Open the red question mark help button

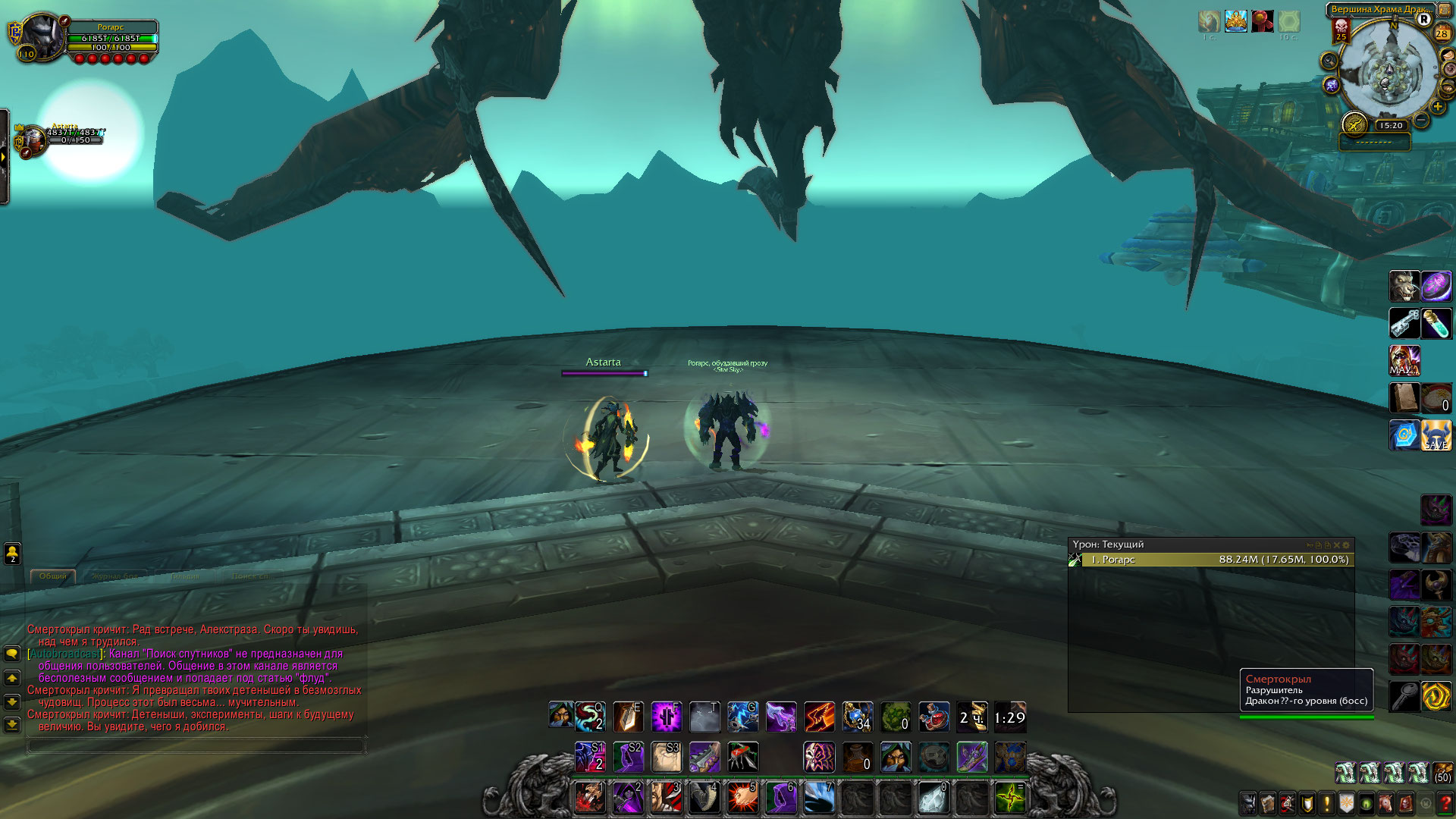point(1445,803)
